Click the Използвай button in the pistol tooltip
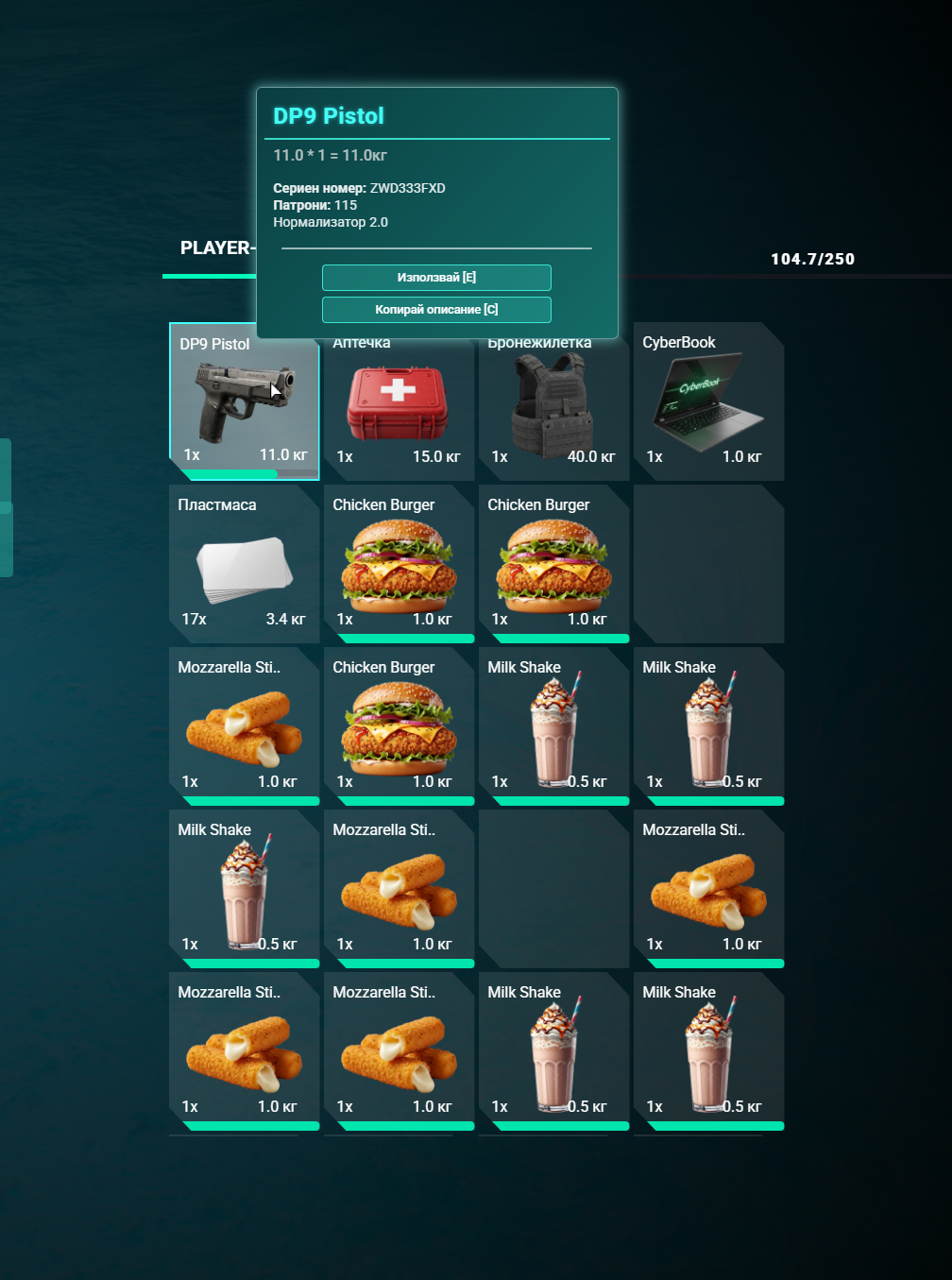The width and height of the screenshot is (952, 1280). pos(436,278)
